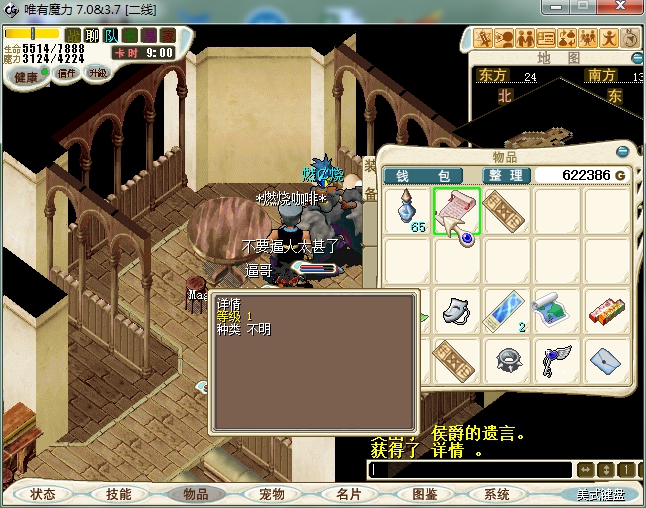The image size is (646, 508).
Task: Select the blue potion bottle with 65 count
Action: pos(407,211)
